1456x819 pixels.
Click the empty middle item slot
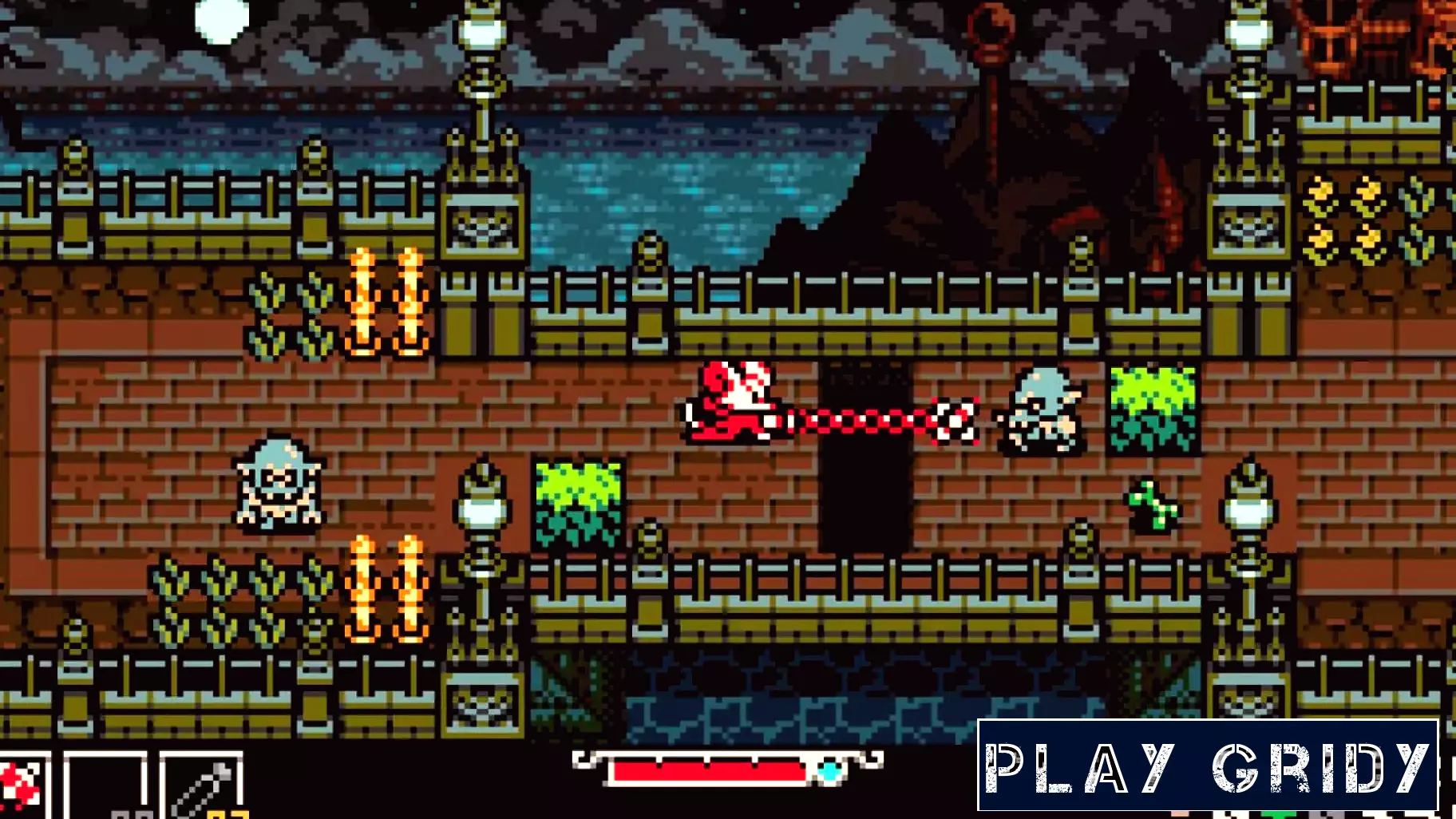[105, 786]
